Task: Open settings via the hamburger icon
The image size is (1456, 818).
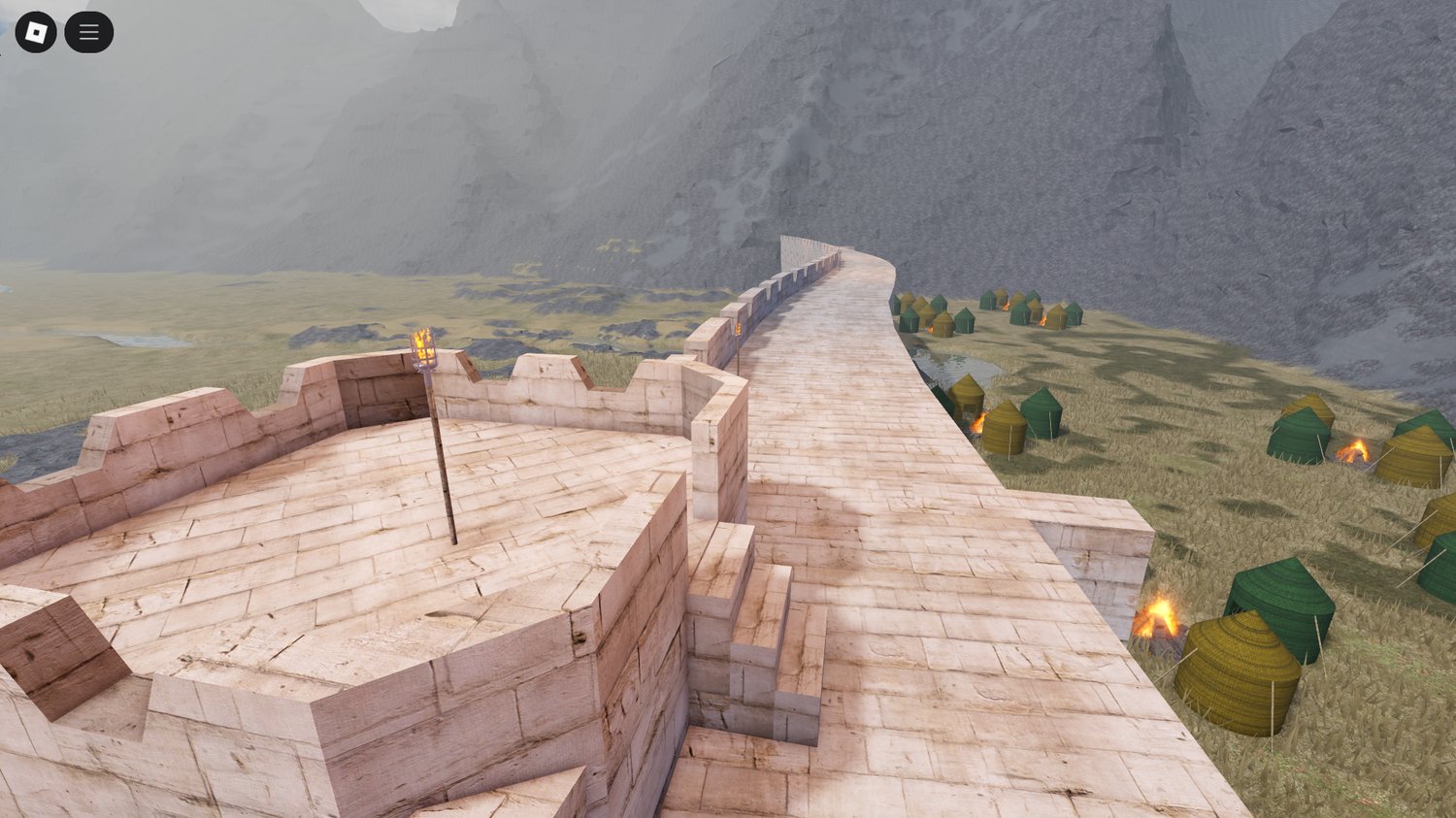Action: [x=87, y=31]
